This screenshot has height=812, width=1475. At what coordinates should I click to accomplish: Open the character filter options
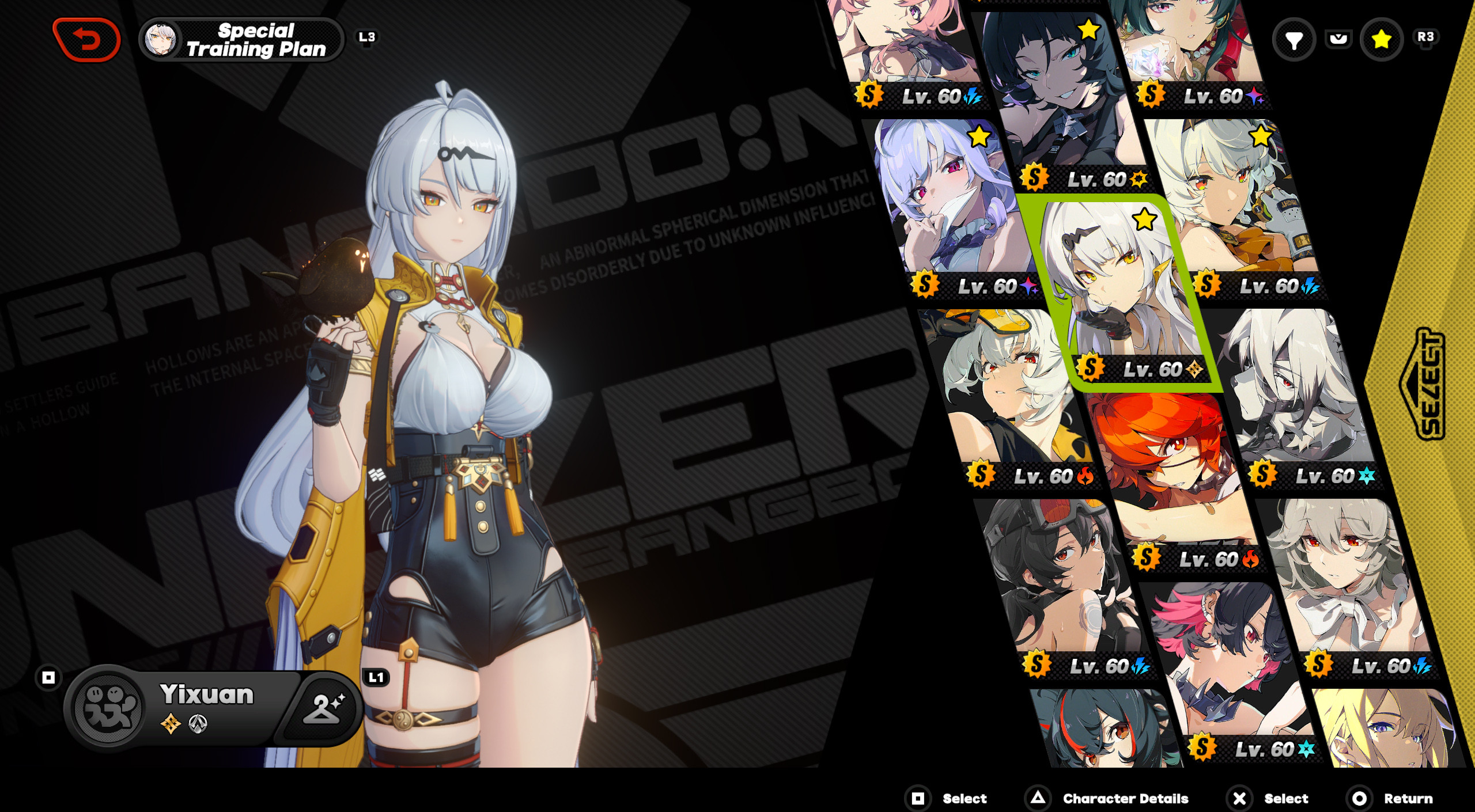1294,40
